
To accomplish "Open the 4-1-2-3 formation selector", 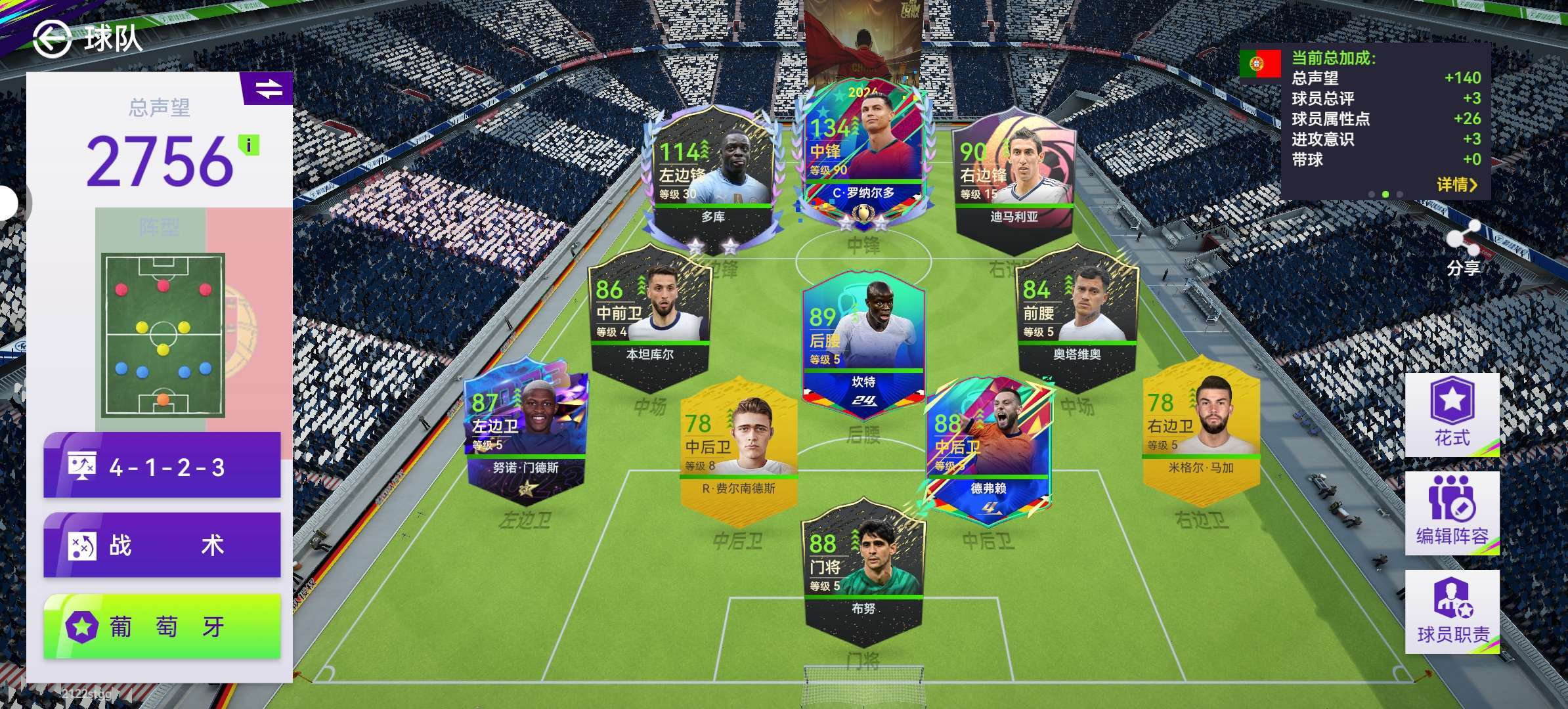I will point(162,467).
